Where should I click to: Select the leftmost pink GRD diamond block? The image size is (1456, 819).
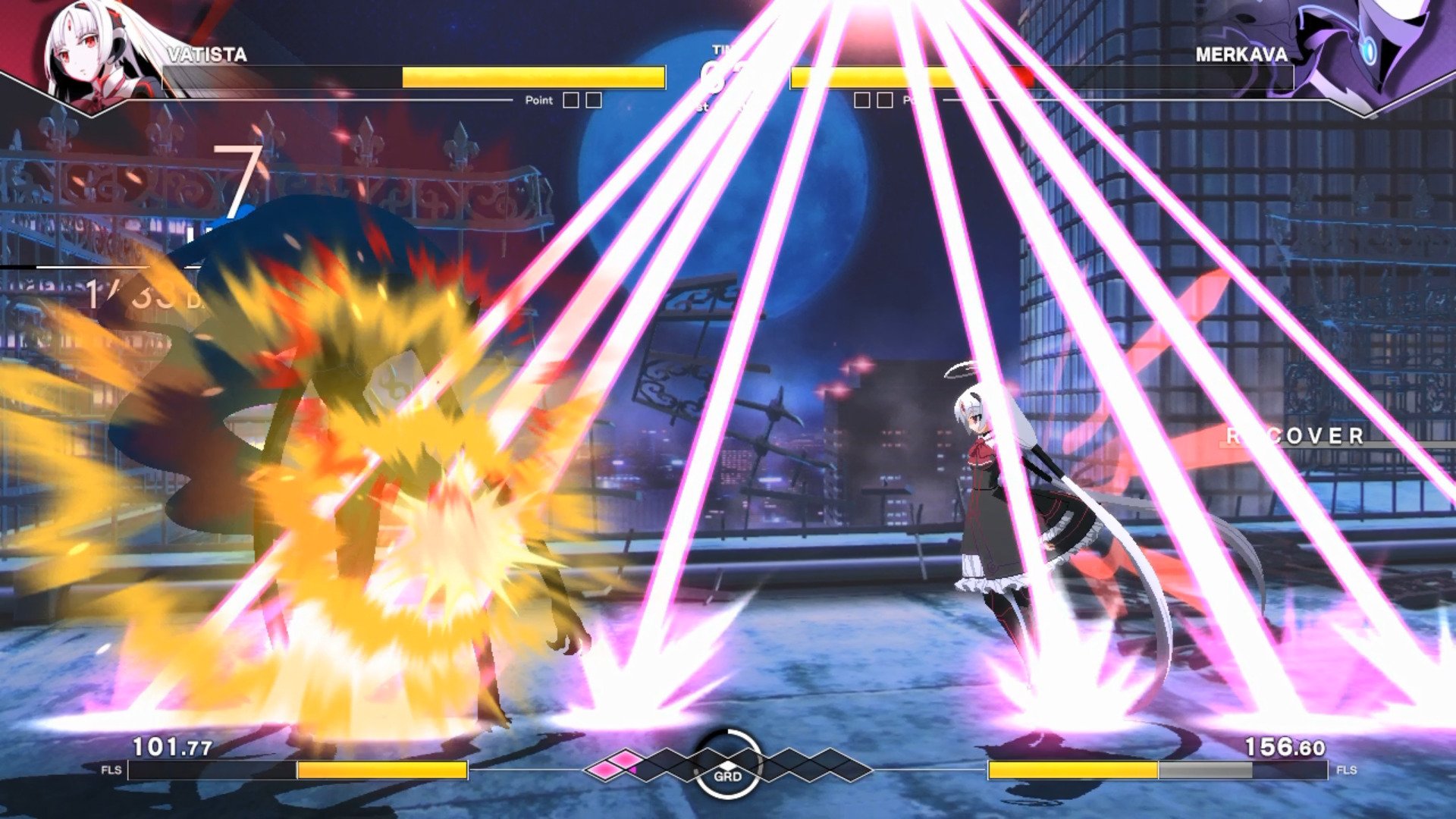(604, 770)
